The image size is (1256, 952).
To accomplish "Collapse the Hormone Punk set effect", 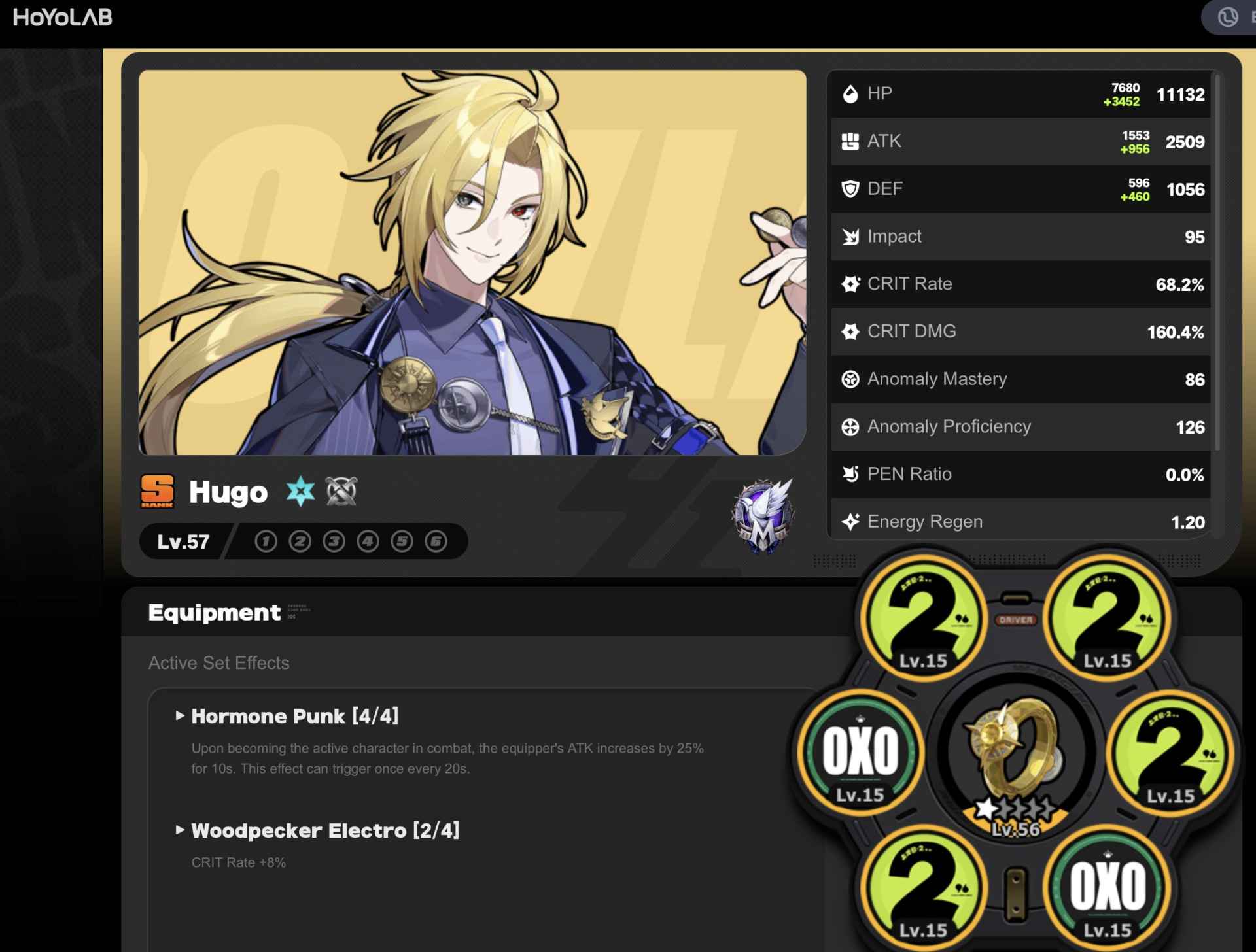I will click(x=179, y=717).
